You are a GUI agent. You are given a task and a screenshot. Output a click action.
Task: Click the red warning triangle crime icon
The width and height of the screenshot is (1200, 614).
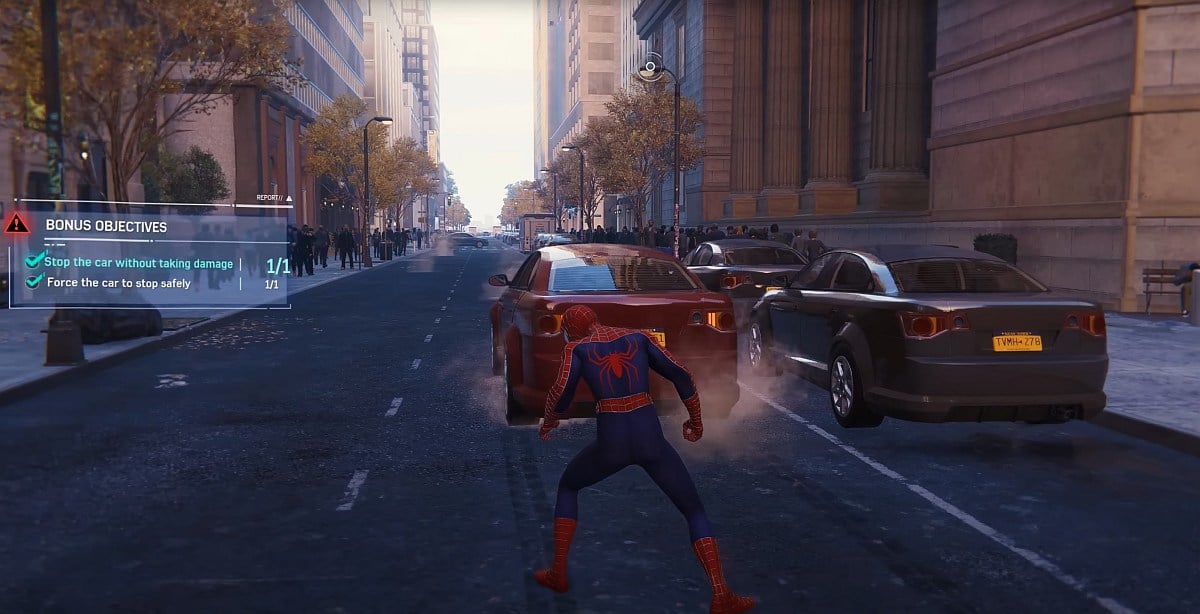coord(17,224)
